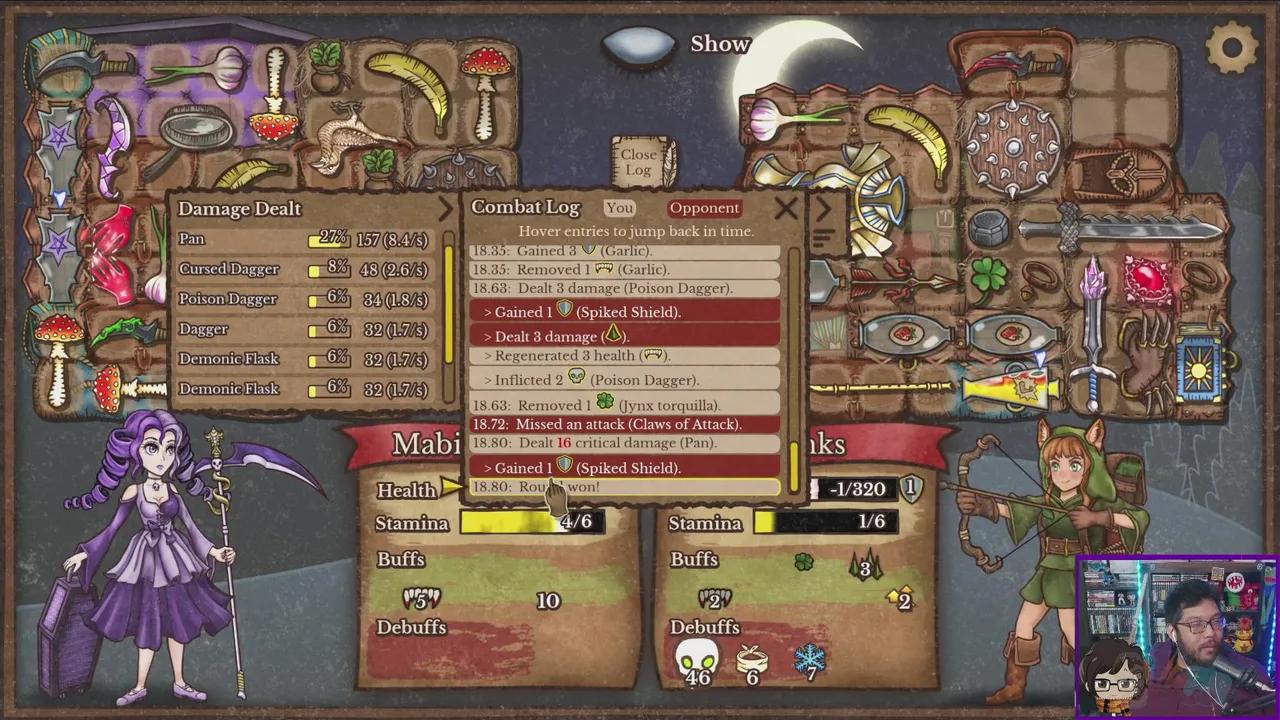
Task: Select the spiked shield in opponent's backpack
Action: pos(1012,147)
